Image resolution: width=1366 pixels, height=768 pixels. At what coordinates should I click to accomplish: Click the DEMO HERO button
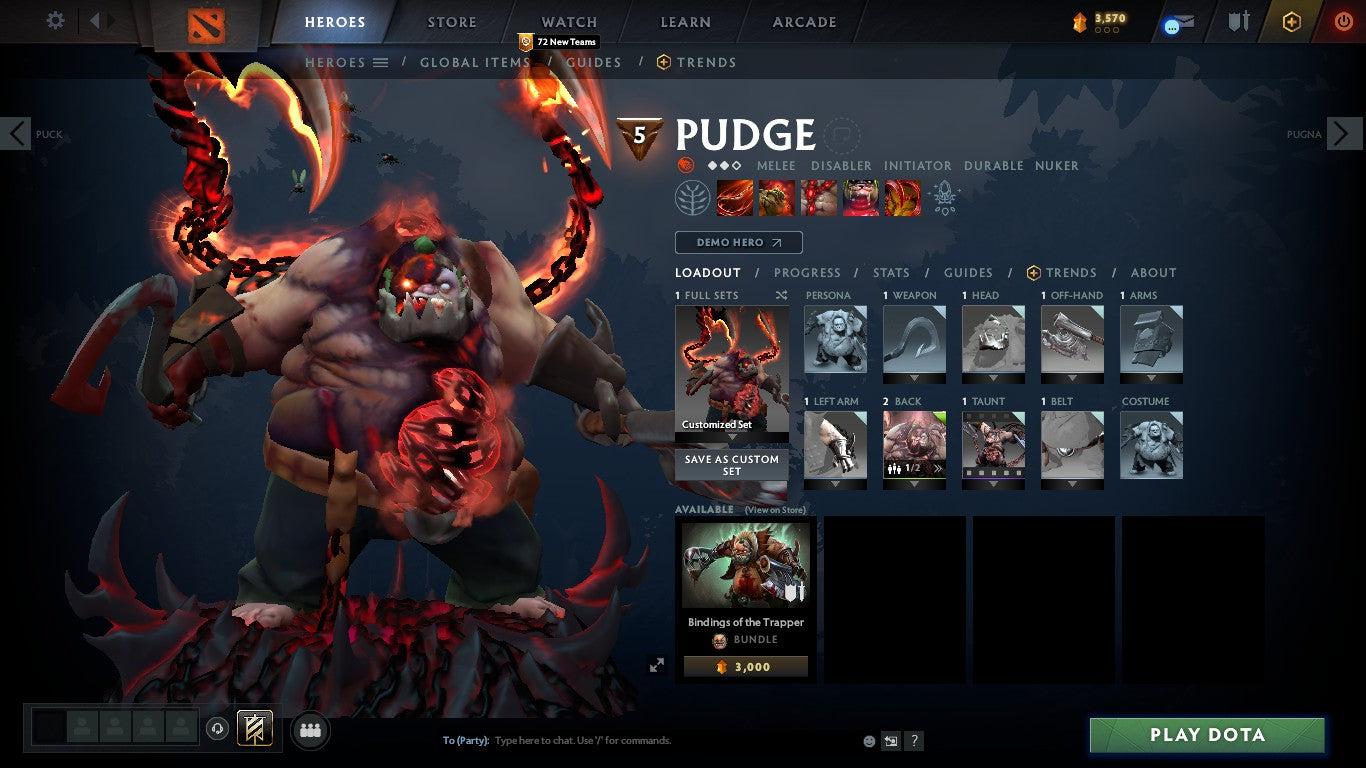[x=738, y=242]
